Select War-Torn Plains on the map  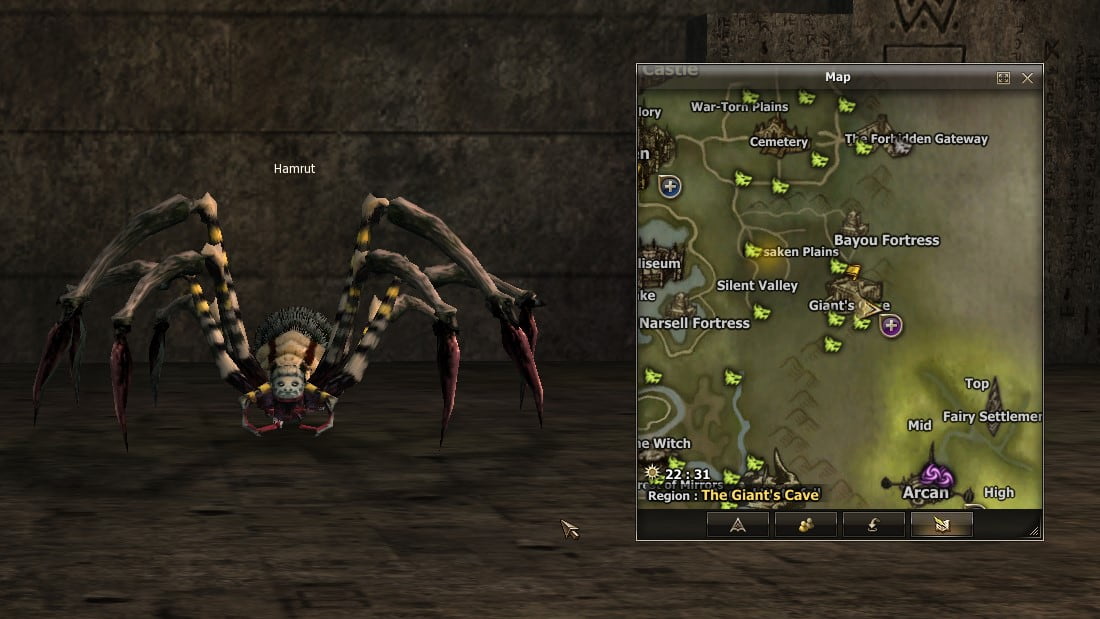click(x=740, y=106)
